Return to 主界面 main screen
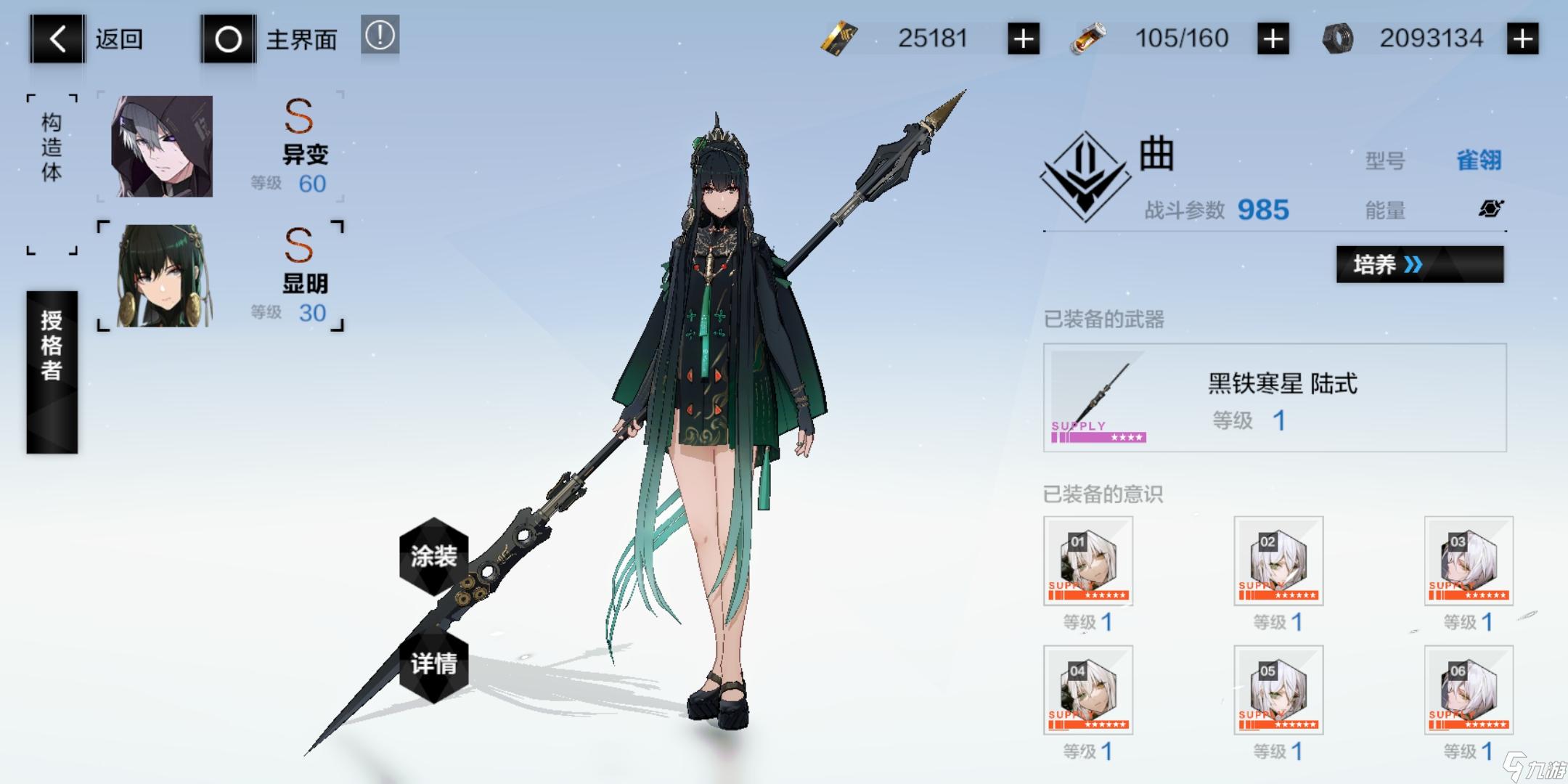 270,38
